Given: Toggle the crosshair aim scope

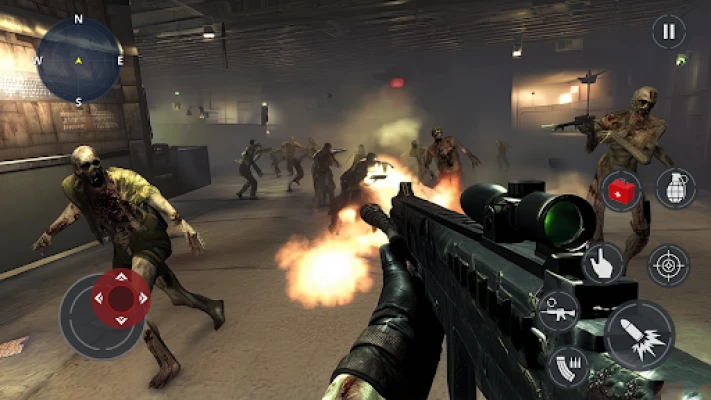Looking at the screenshot, I should (x=669, y=265).
